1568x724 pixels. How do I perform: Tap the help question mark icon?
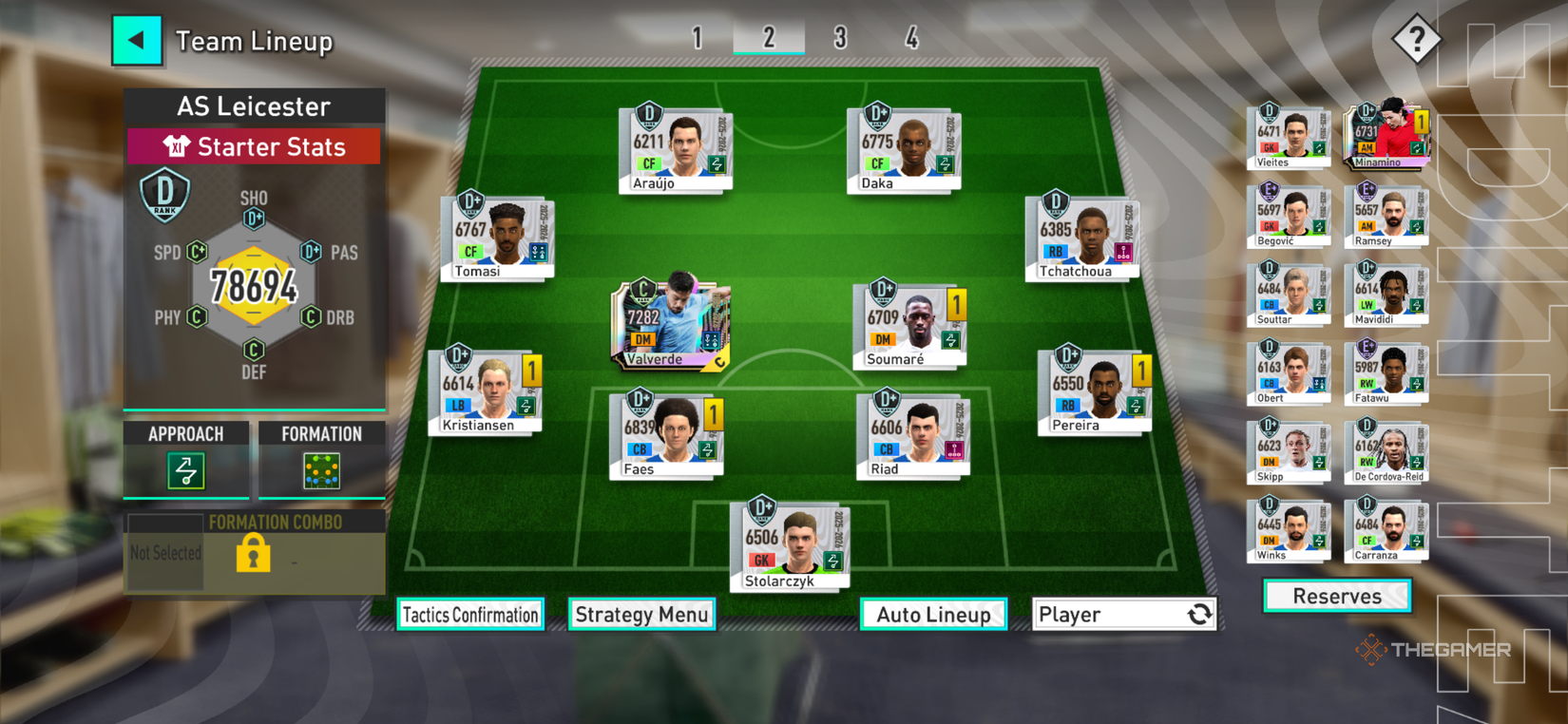(x=1417, y=39)
